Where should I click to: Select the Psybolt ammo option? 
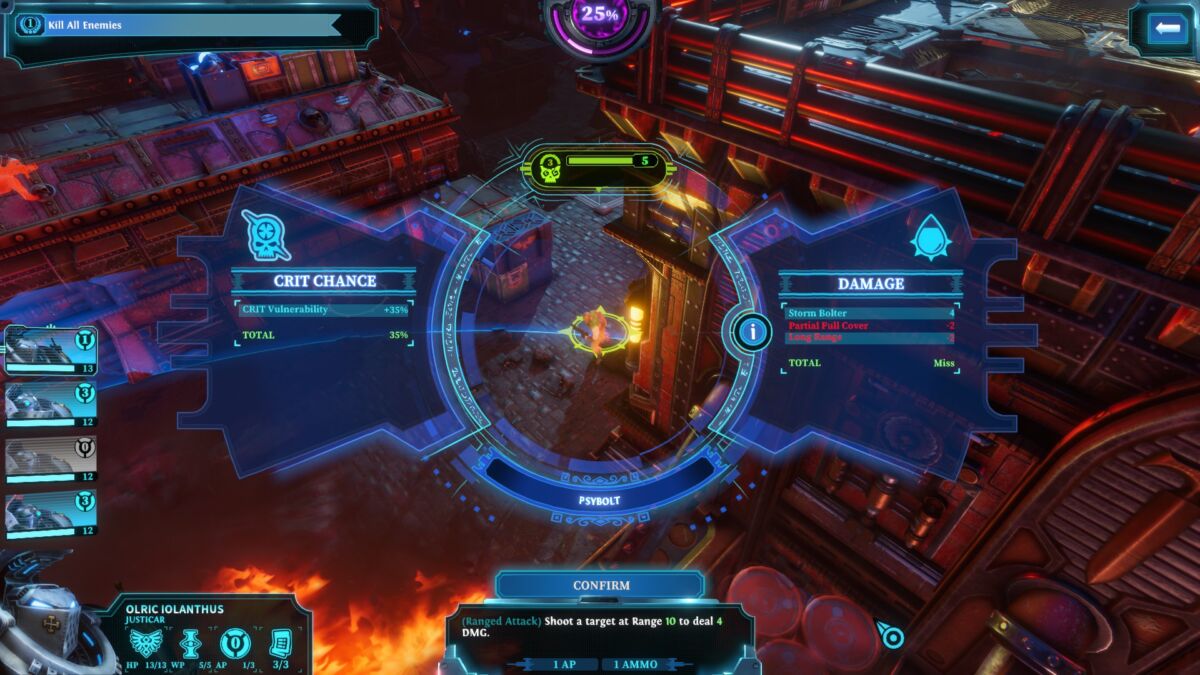(600, 500)
